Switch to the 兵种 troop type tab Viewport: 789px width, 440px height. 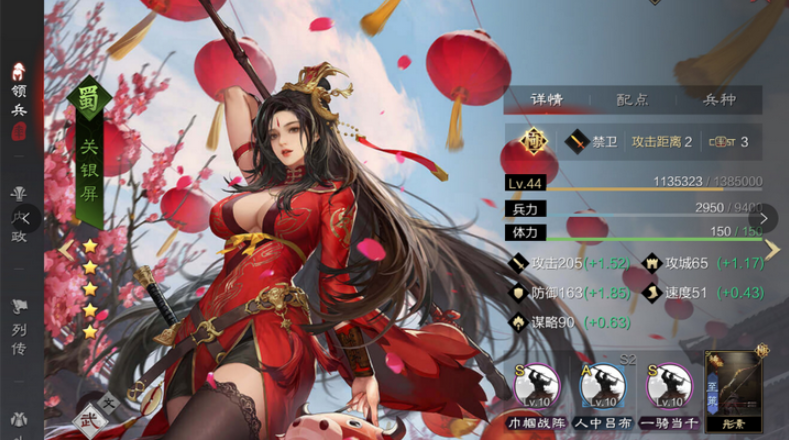[x=720, y=100]
